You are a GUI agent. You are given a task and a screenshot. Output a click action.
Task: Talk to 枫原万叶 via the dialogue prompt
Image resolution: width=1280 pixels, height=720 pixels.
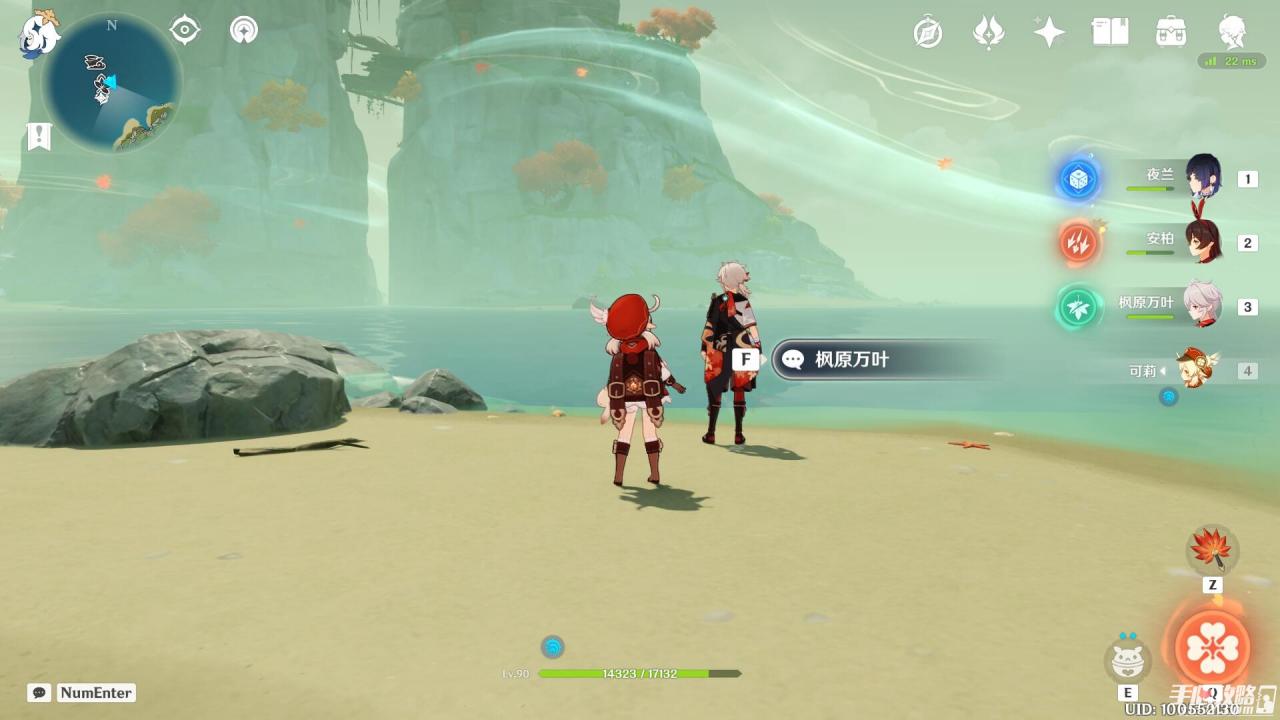click(850, 360)
